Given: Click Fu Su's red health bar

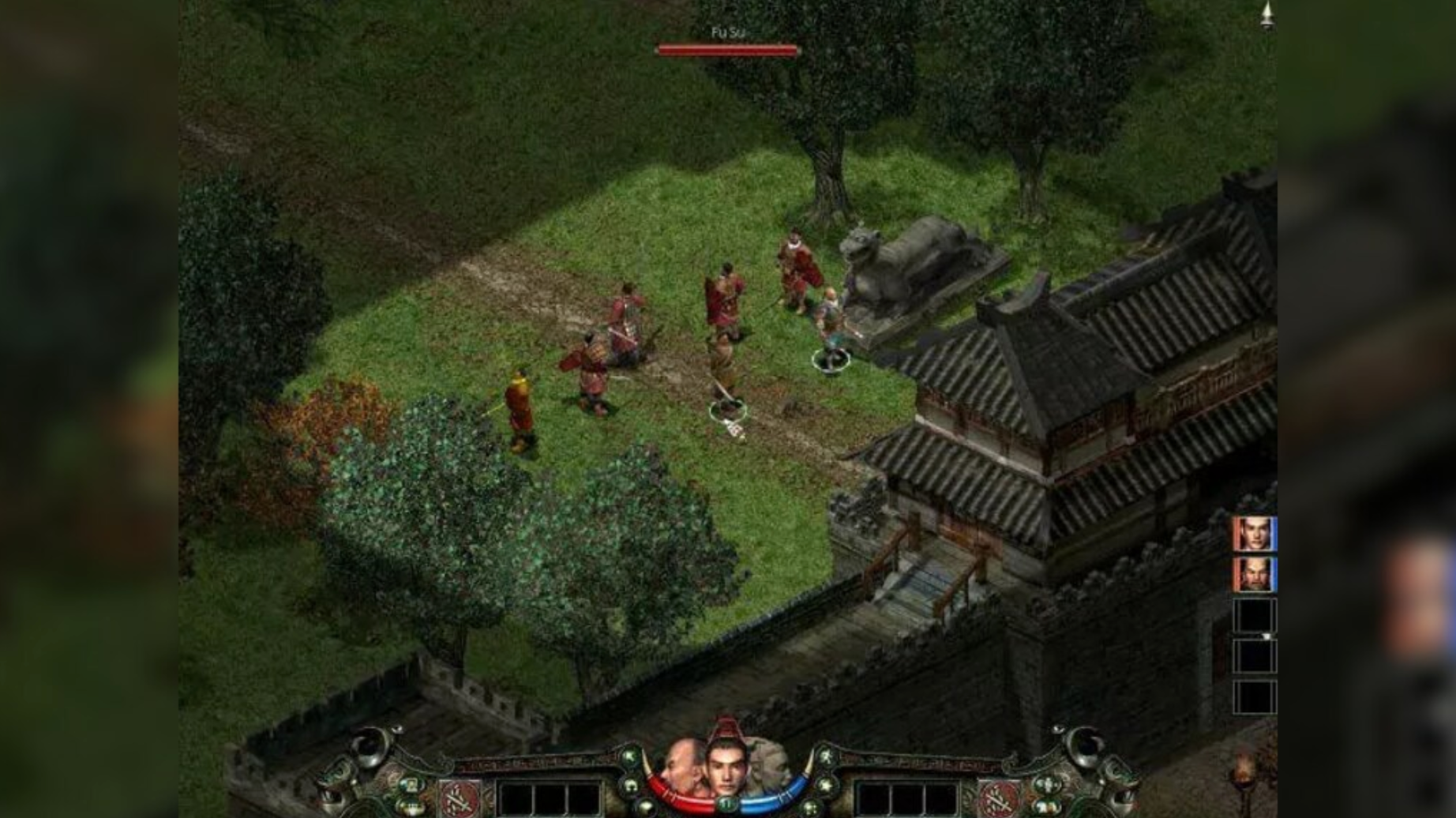Looking at the screenshot, I should [726, 50].
